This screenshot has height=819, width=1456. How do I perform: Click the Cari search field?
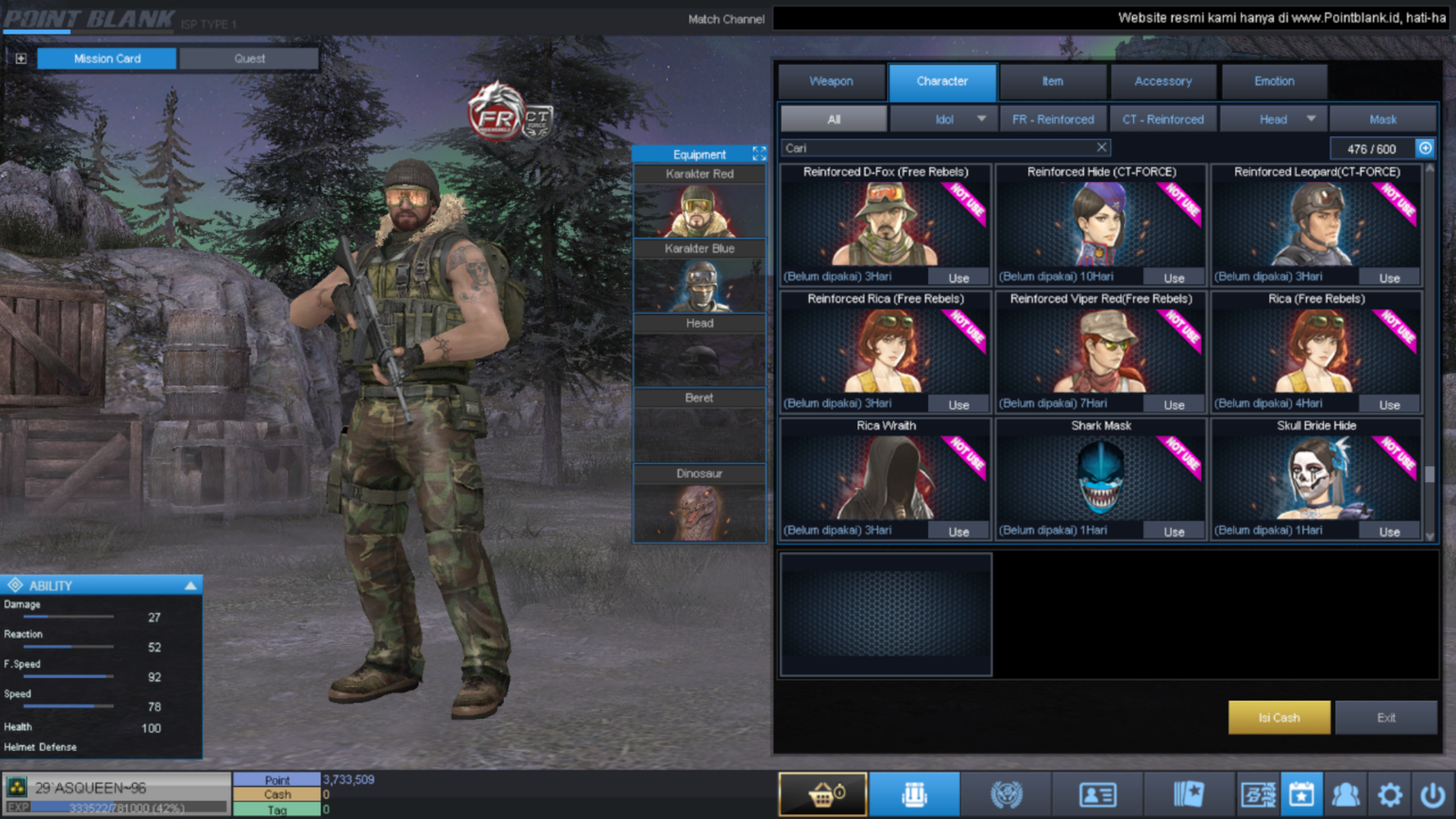[x=937, y=147]
